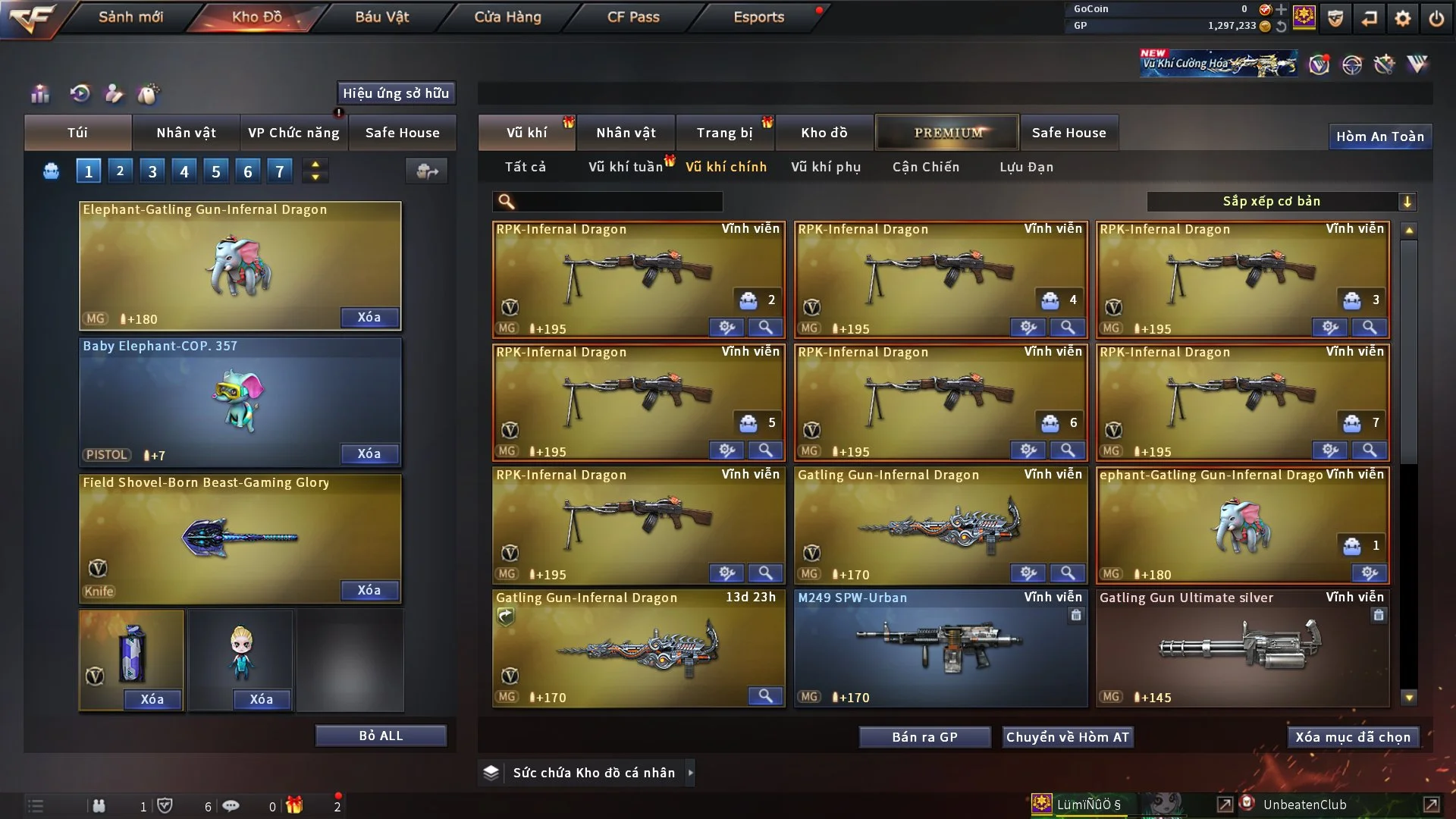The image size is (1456, 819).
Task: Click the power exit button
Action: pyautogui.click(x=1436, y=18)
